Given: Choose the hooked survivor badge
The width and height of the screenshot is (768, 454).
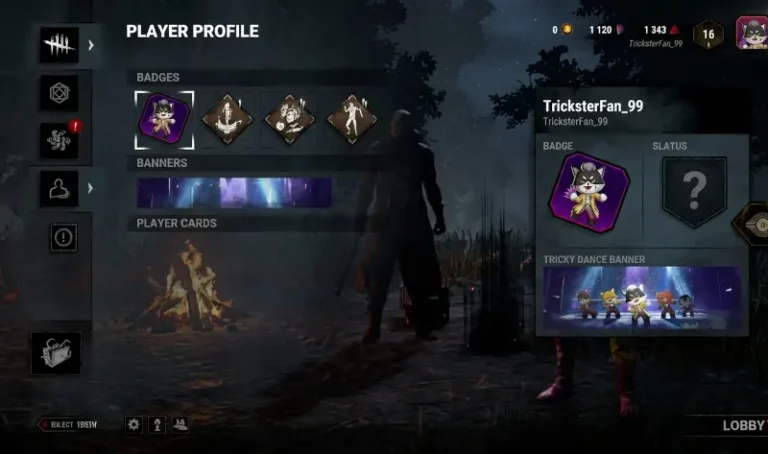Looking at the screenshot, I should coord(227,119).
